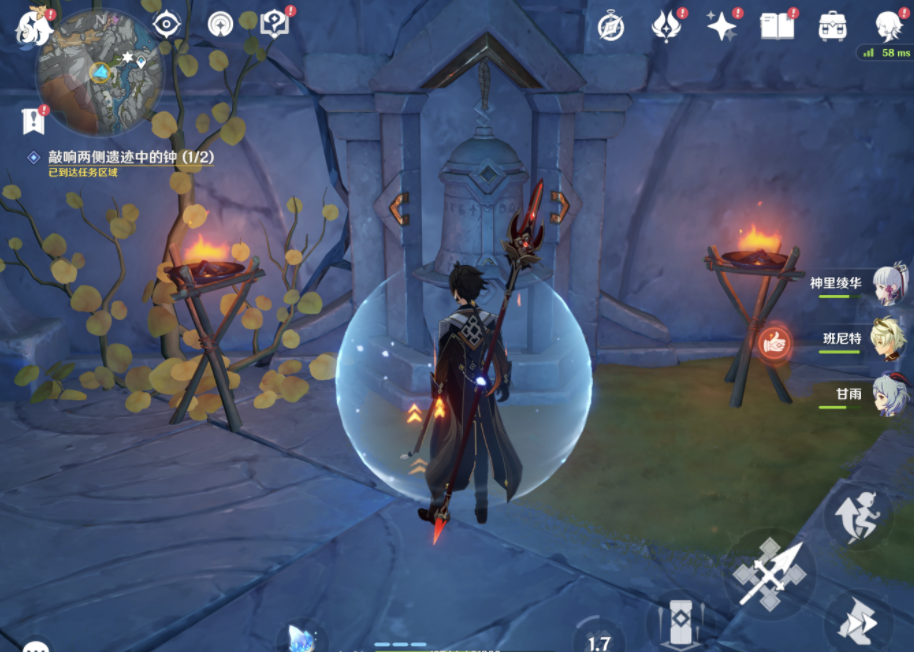
Task: Open the minimap
Action: click(99, 72)
